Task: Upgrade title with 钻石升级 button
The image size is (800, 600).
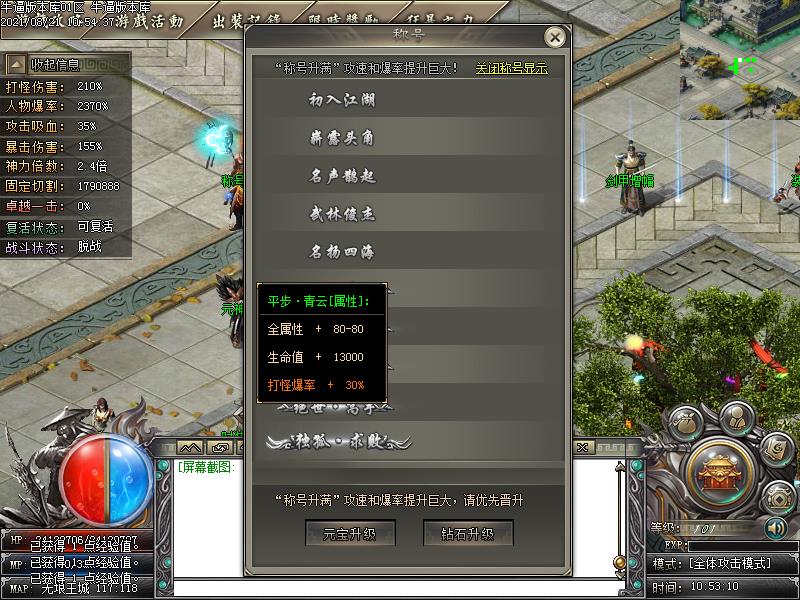Action: coord(468,533)
